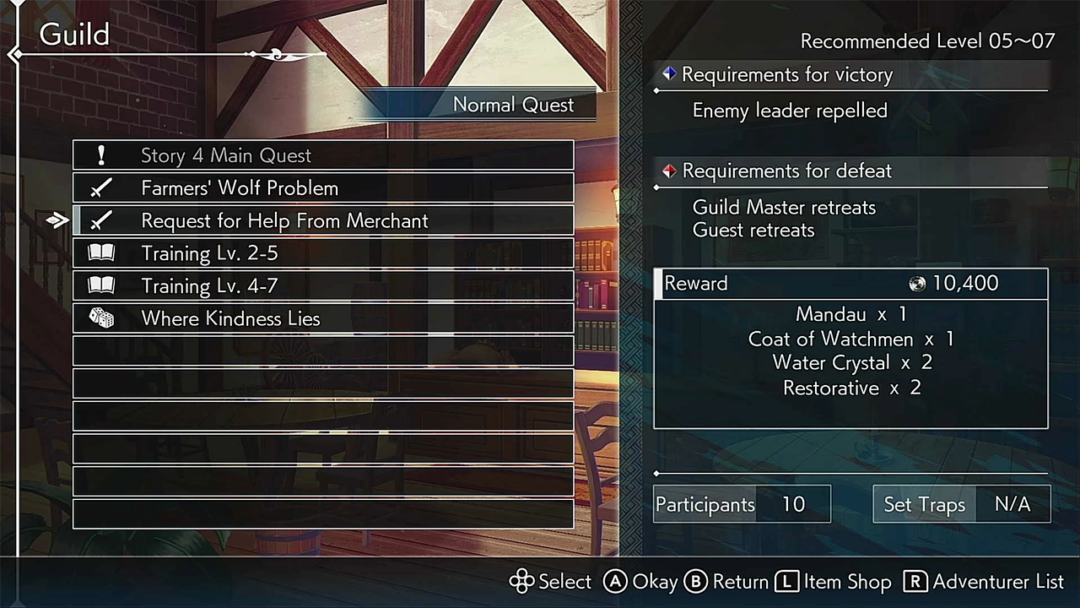The image size is (1080, 608).
Task: Select Training Lv. 2-5 quest
Action: point(323,253)
